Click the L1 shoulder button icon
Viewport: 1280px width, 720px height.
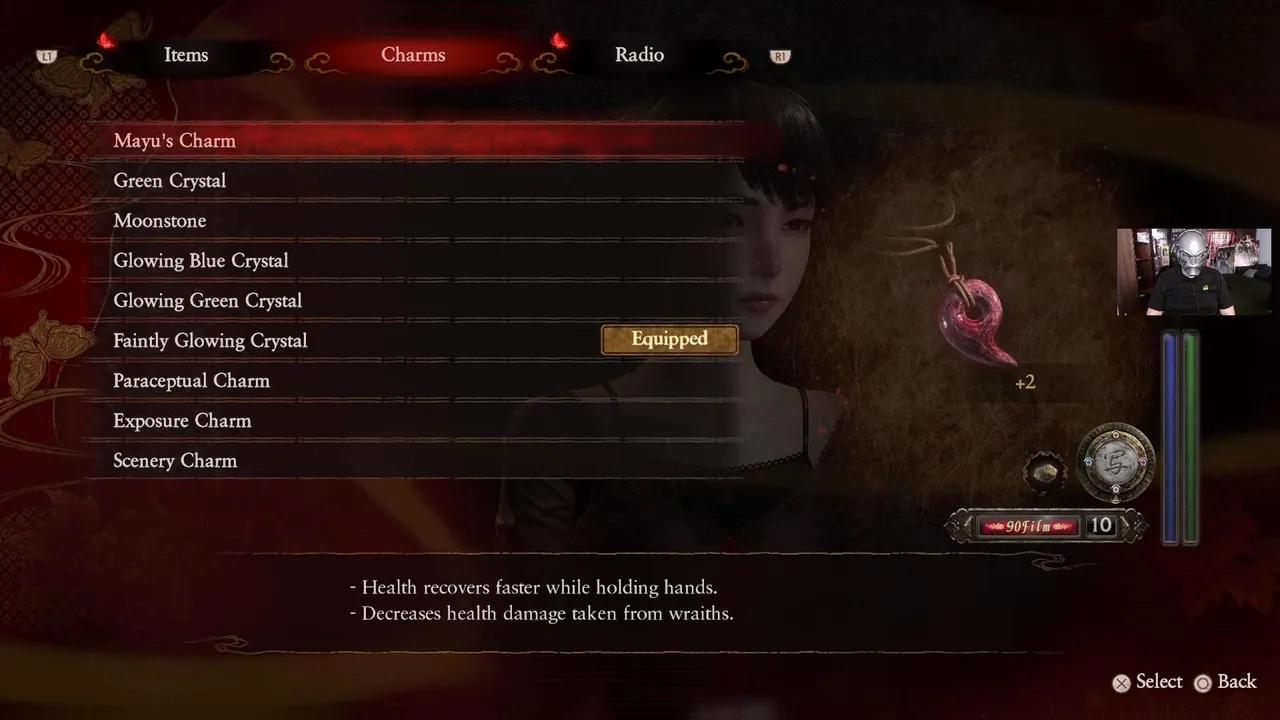point(46,57)
